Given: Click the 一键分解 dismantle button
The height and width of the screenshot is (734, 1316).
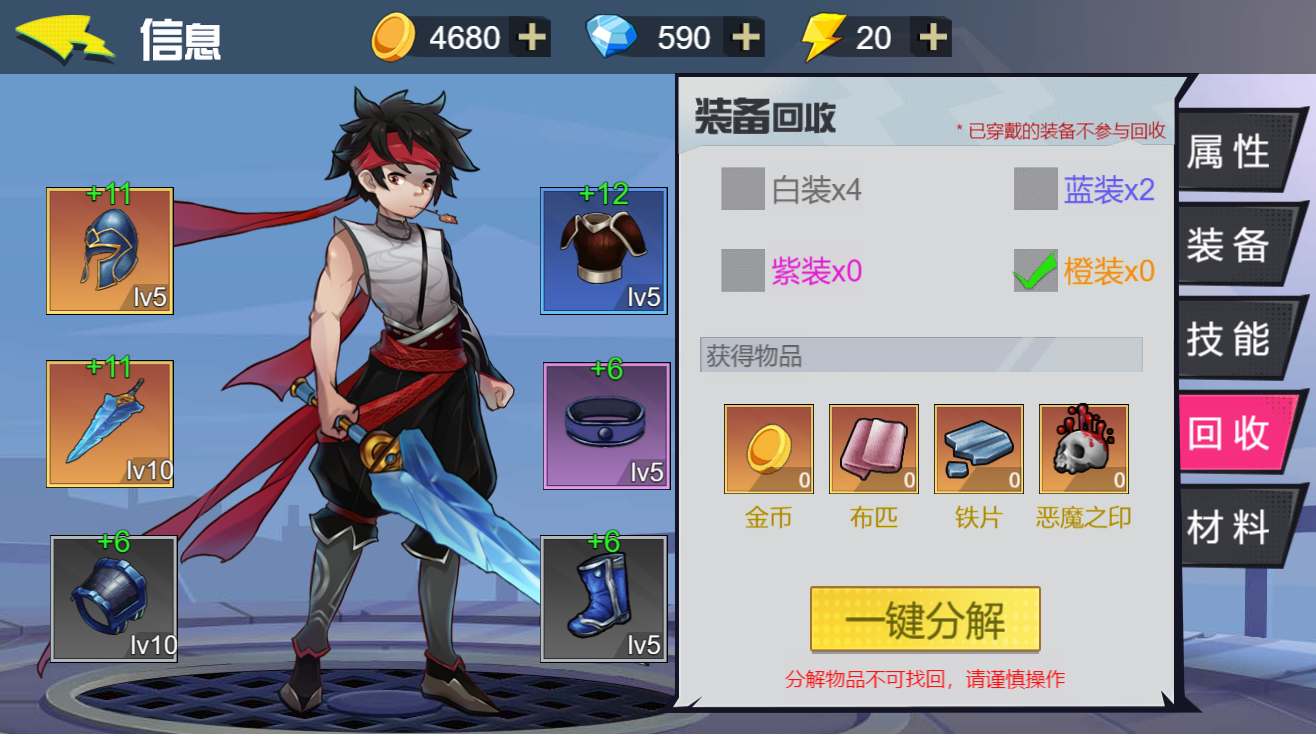Looking at the screenshot, I should pyautogui.click(x=925, y=620).
